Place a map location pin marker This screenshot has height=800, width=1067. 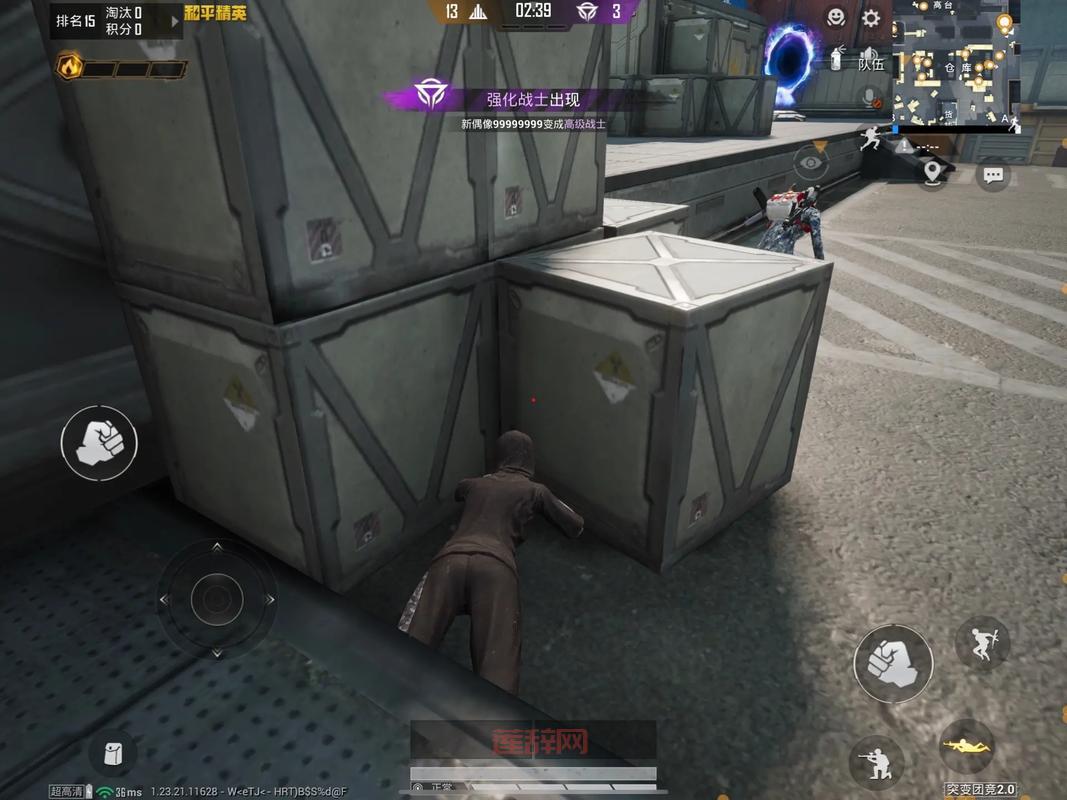click(934, 173)
